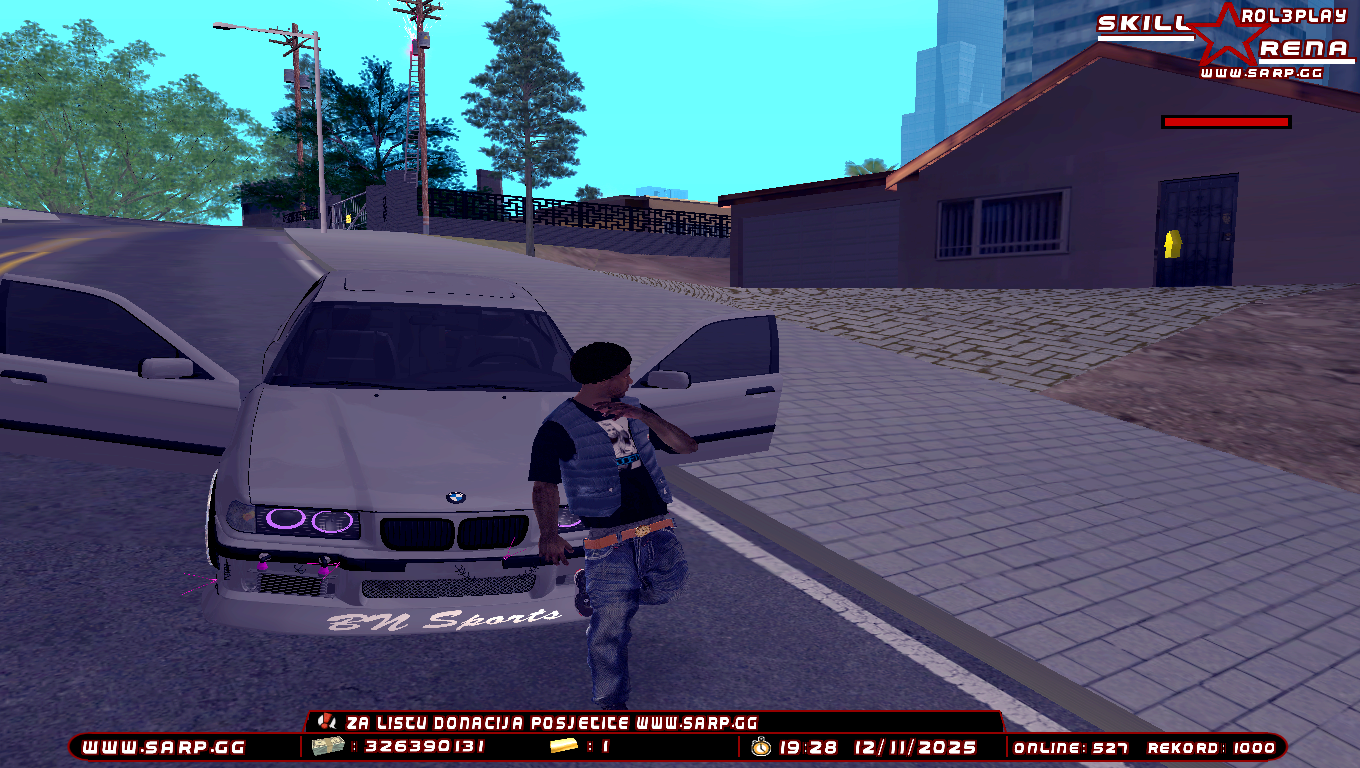Click the cash stack money icon
Screen dimensions: 1360x768
327,746
